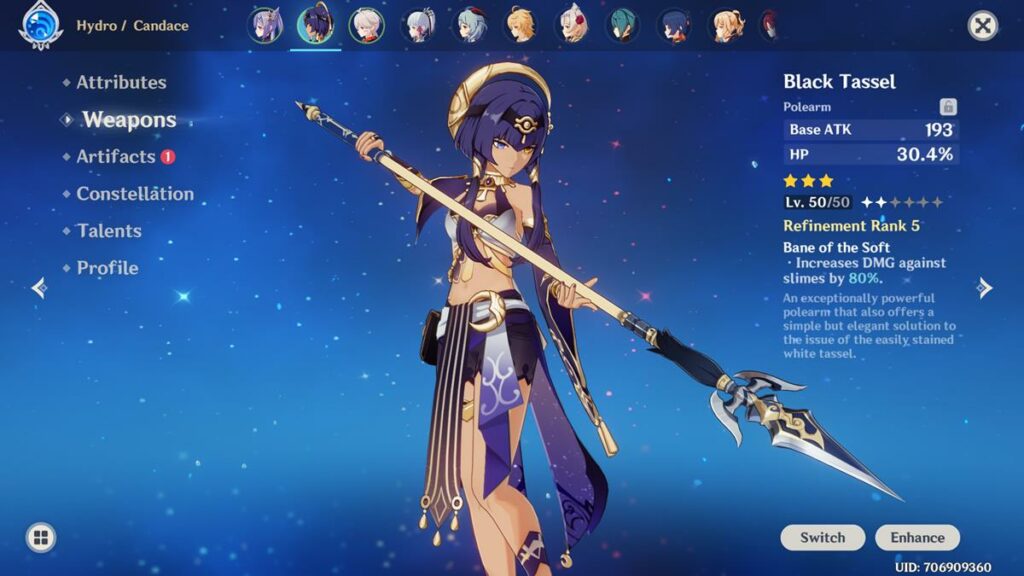Screen dimensions: 1024x576
Task: View the character Profile
Action: (107, 268)
